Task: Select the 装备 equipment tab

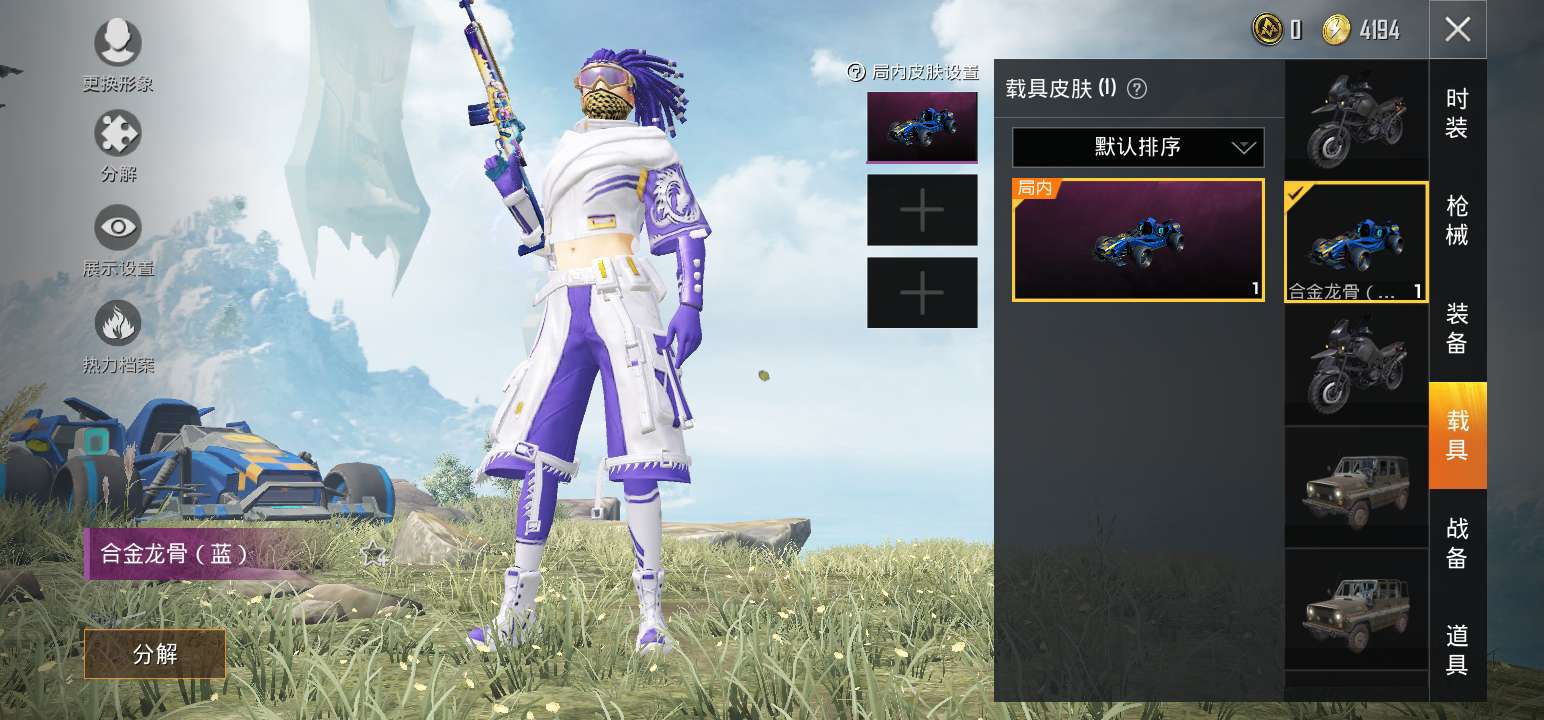Action: [1457, 329]
